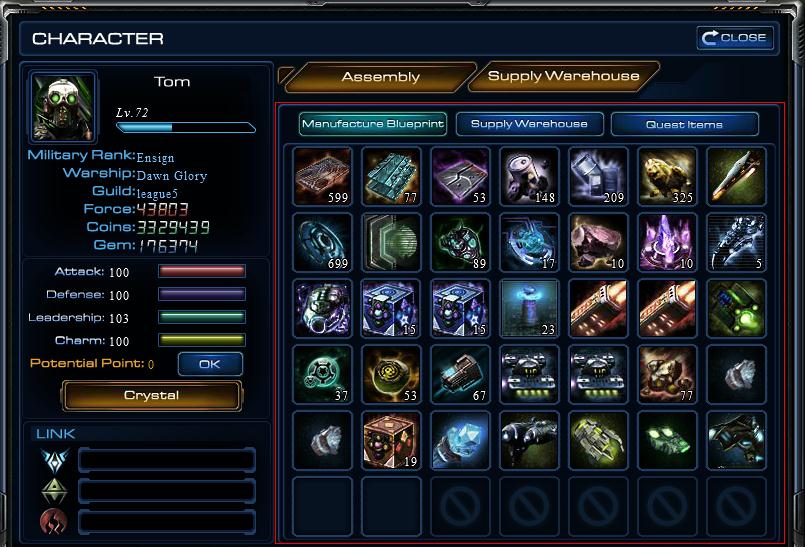Select the colorful dice box with 19
Image resolution: width=805 pixels, height=547 pixels.
[392, 441]
